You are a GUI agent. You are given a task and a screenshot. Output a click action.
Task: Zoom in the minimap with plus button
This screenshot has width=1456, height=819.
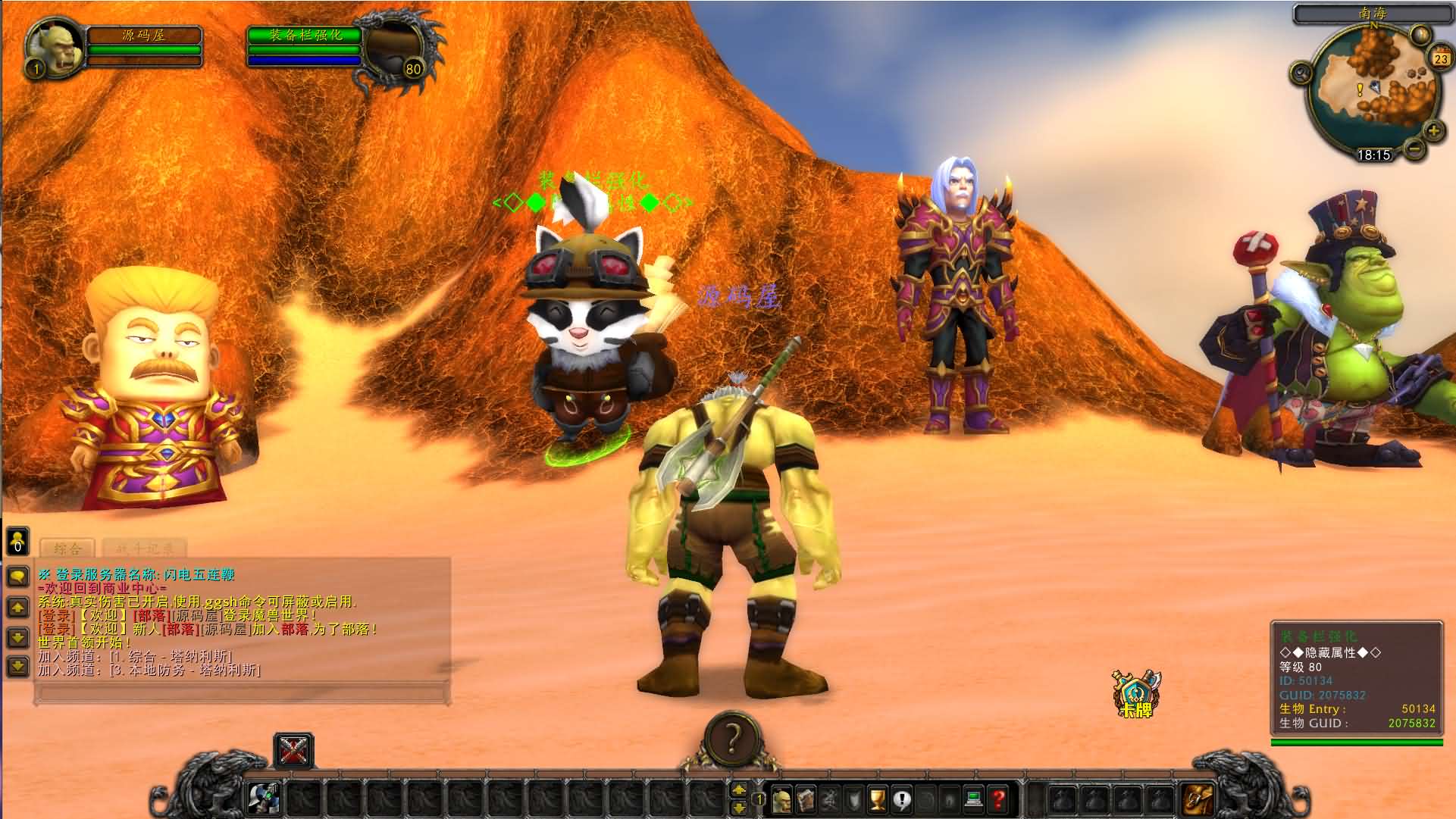click(1433, 130)
